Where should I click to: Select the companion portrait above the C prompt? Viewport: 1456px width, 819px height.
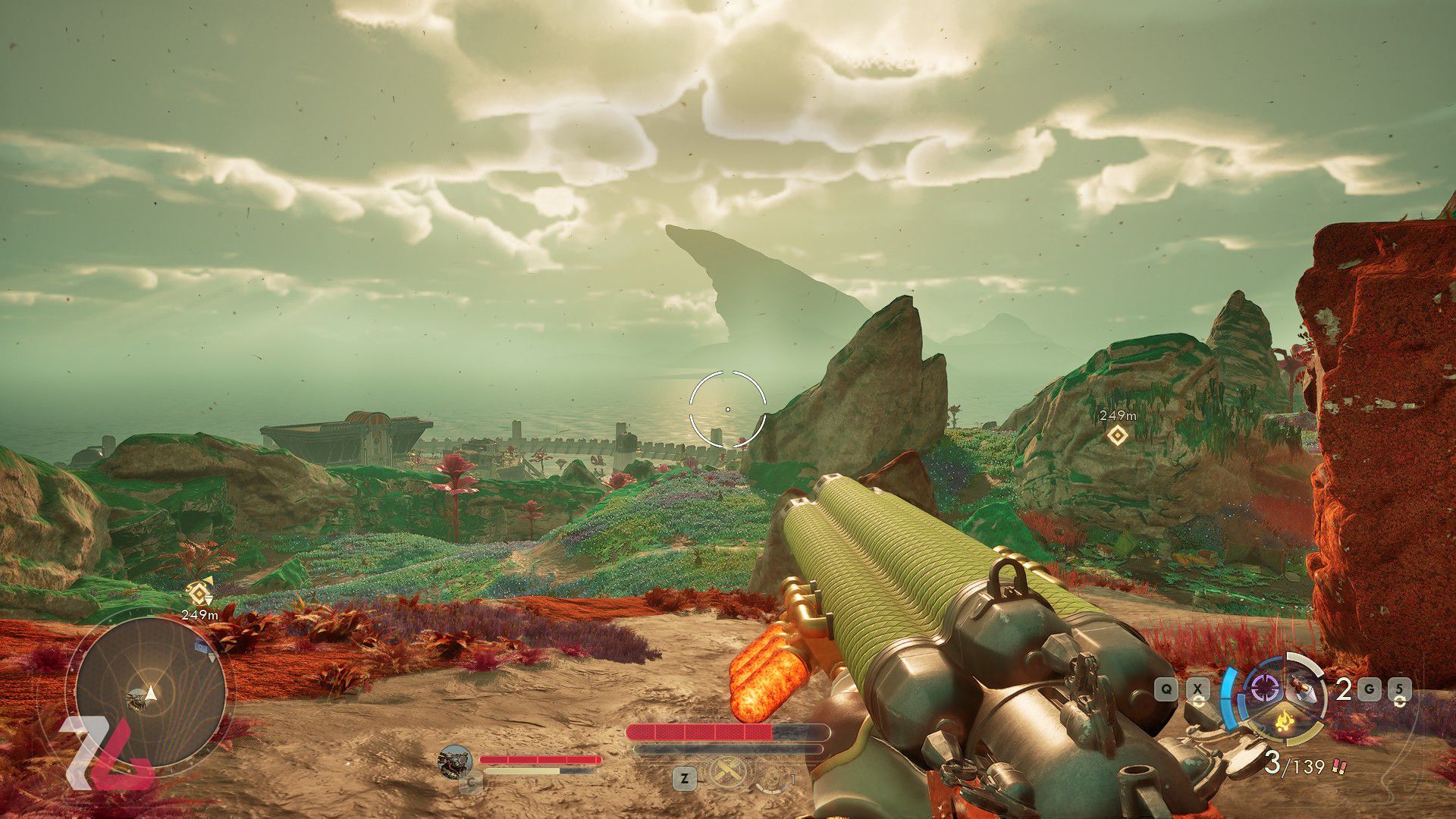pyautogui.click(x=455, y=761)
